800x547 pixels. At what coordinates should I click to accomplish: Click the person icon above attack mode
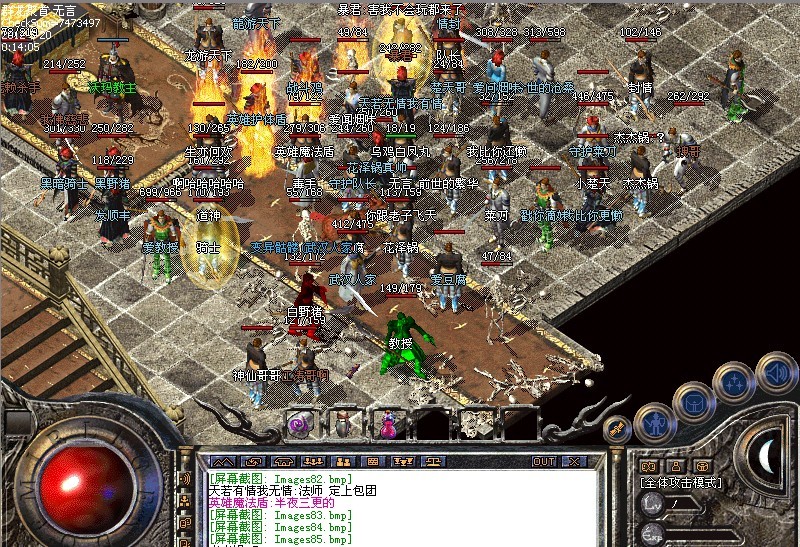(675, 465)
